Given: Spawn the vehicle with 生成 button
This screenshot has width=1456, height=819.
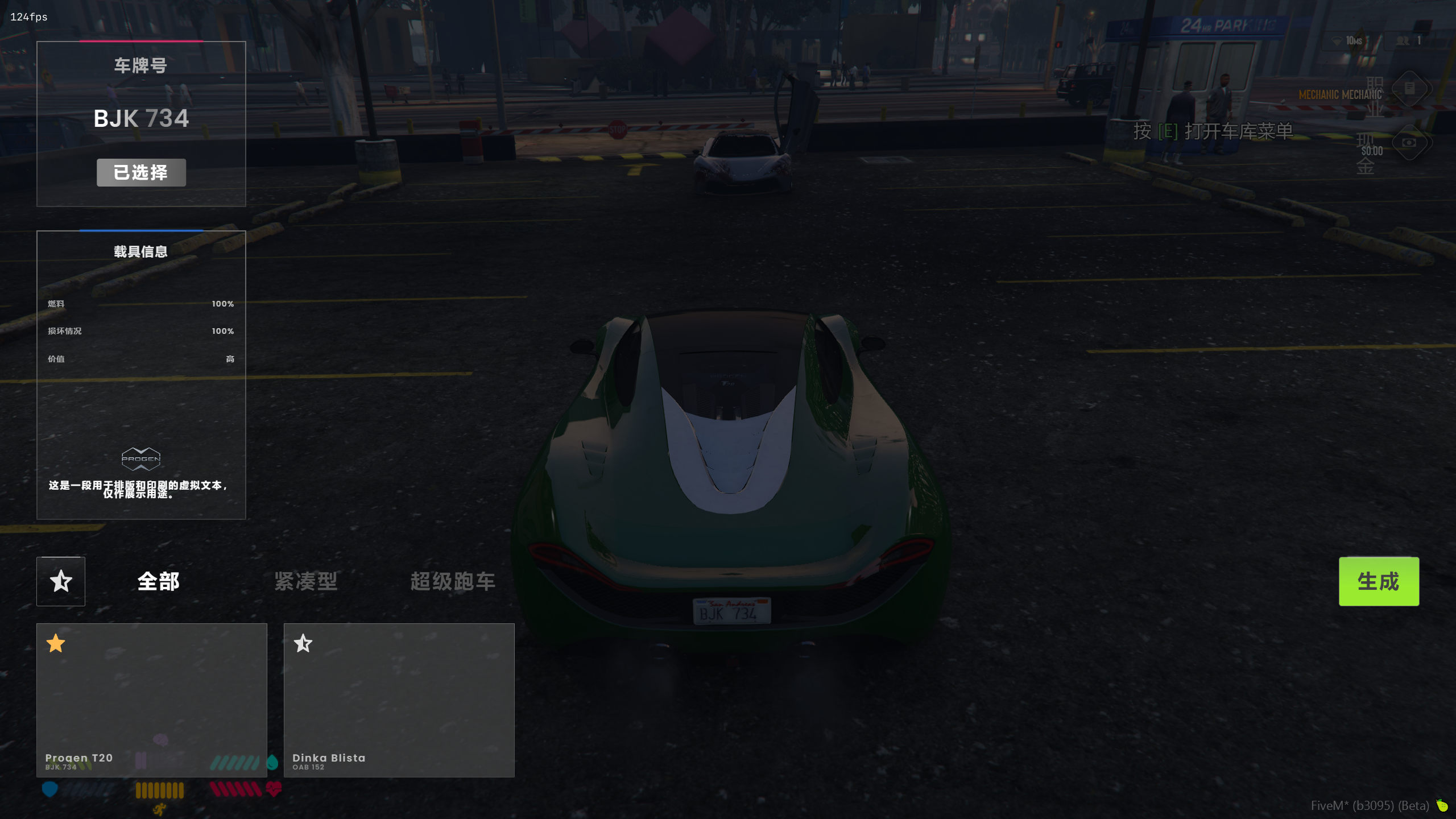Looking at the screenshot, I should [x=1378, y=581].
